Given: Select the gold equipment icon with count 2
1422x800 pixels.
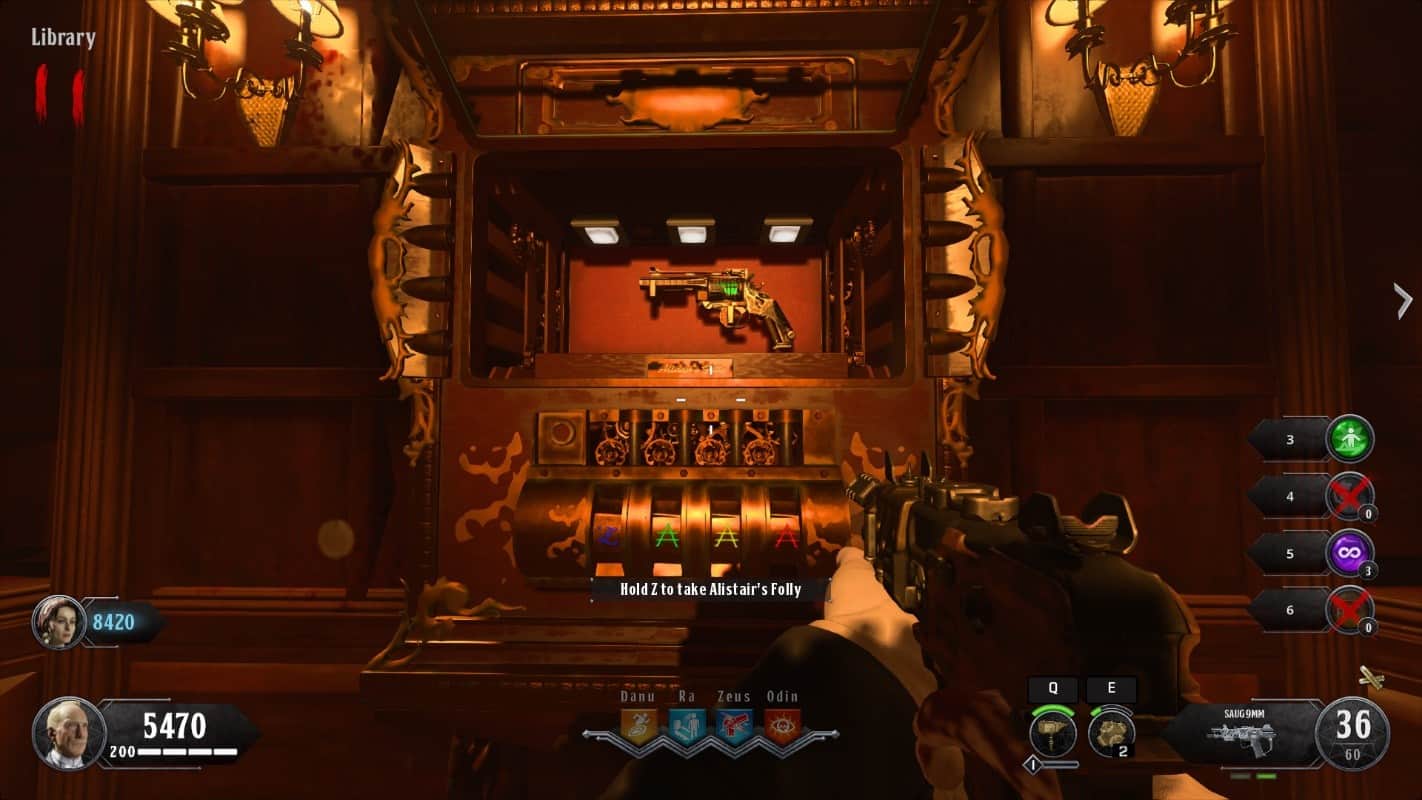Looking at the screenshot, I should [1109, 733].
